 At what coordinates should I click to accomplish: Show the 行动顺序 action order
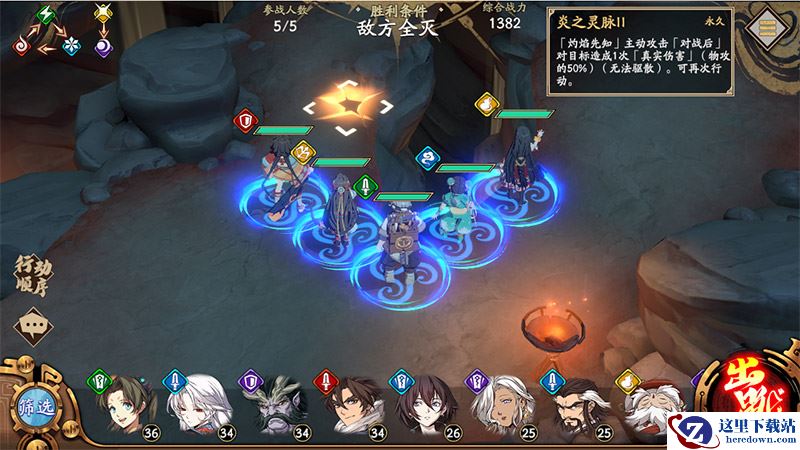click(x=33, y=274)
